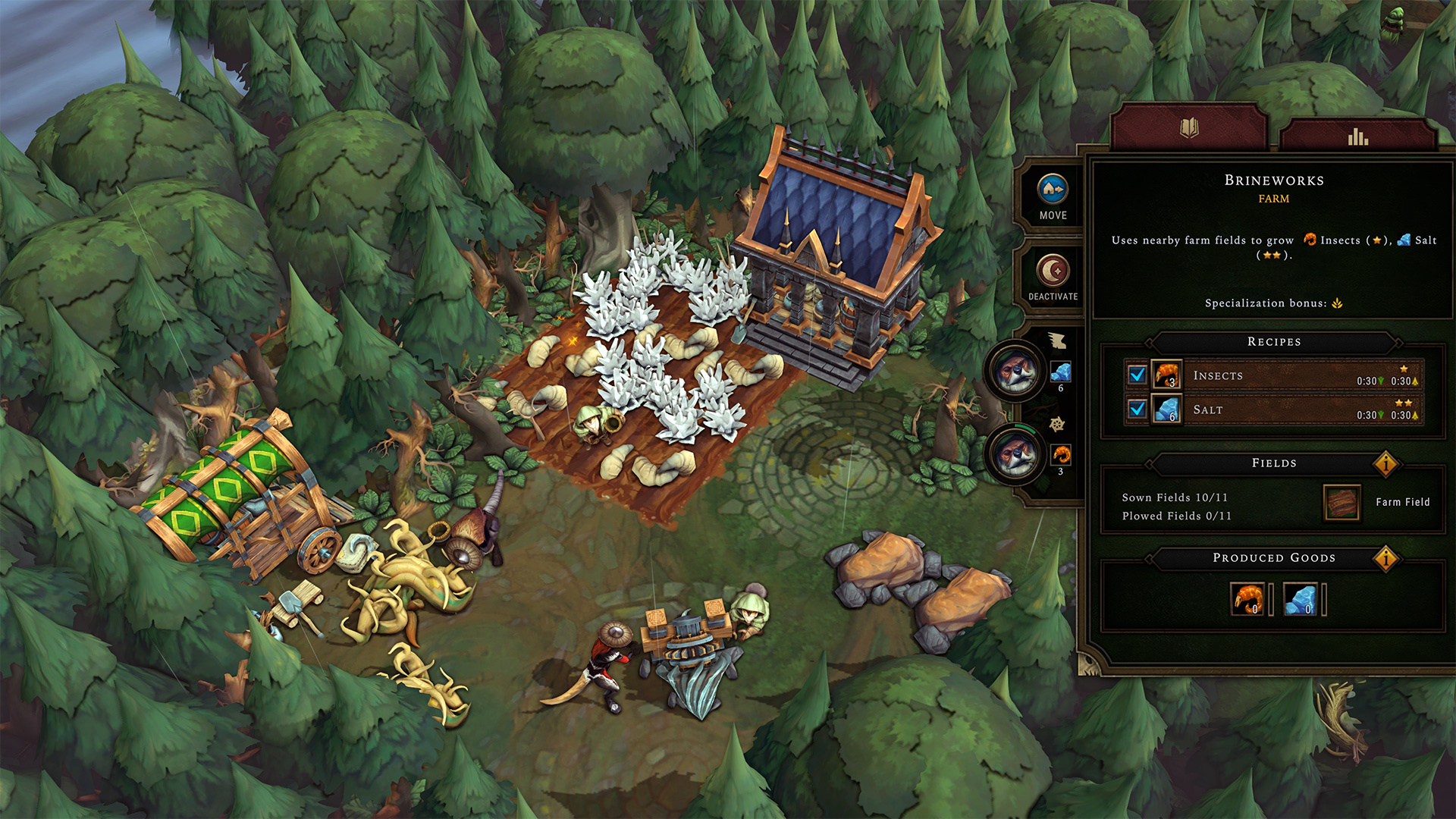Show info for Produced Goods section
Viewport: 1456px width, 819px height.
[x=1385, y=559]
